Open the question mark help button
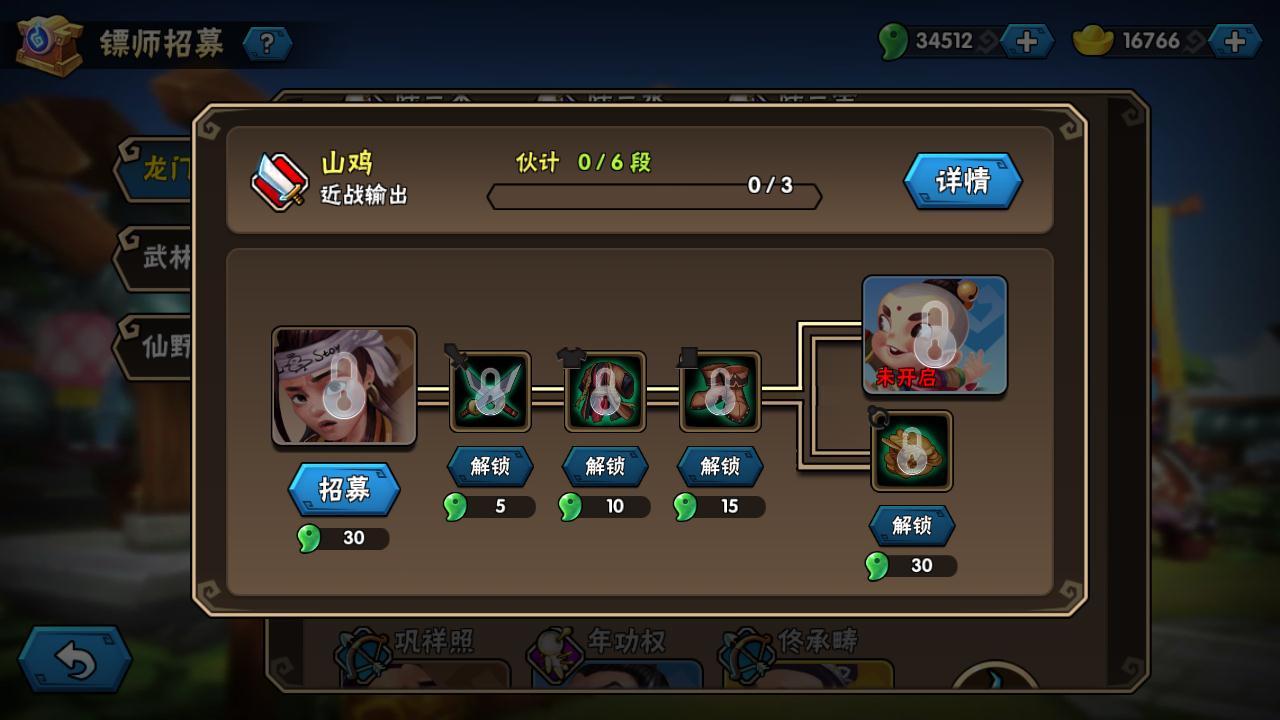This screenshot has height=720, width=1280. pyautogui.click(x=267, y=43)
